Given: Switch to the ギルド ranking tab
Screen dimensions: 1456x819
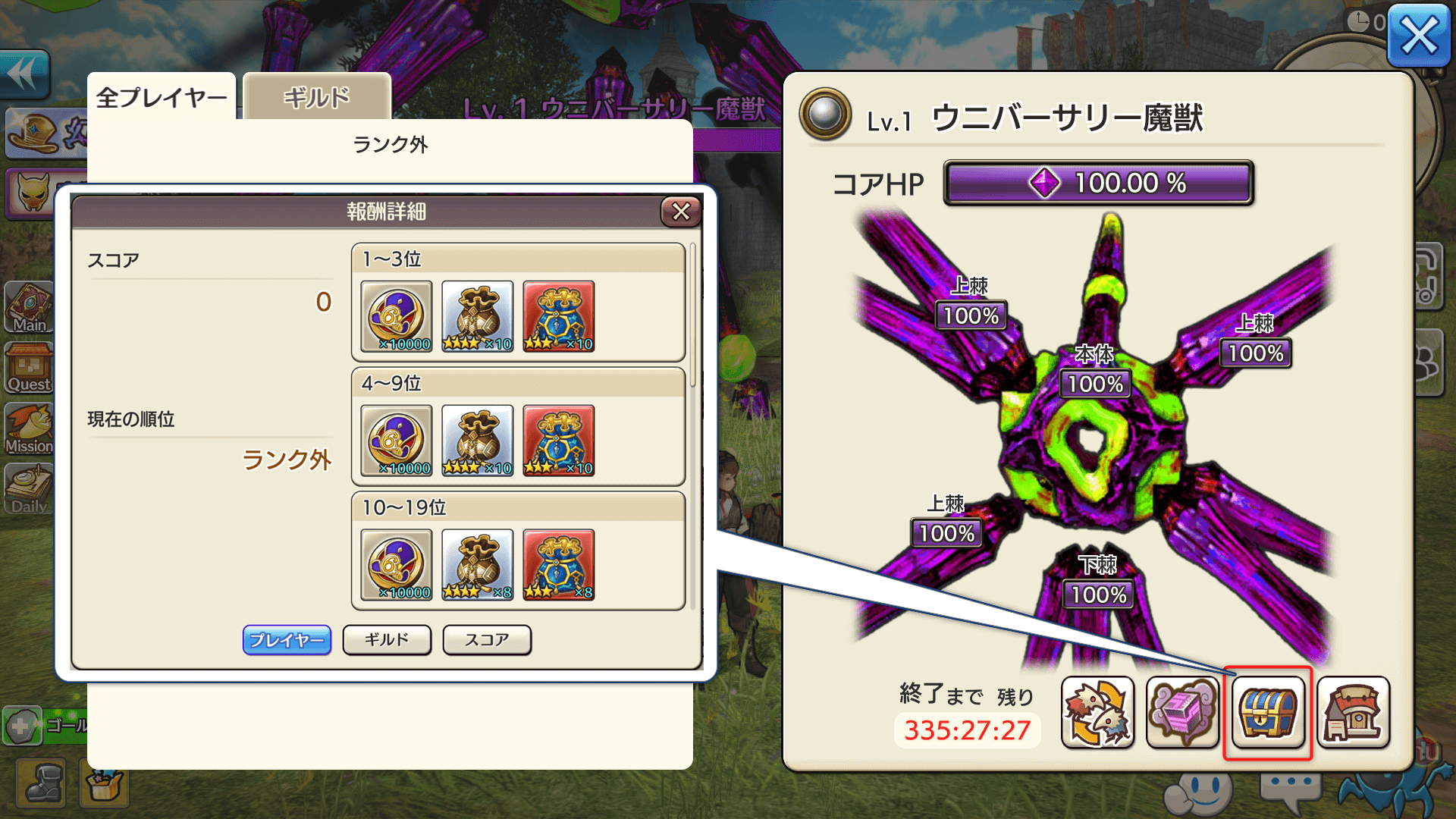Looking at the screenshot, I should [315, 97].
